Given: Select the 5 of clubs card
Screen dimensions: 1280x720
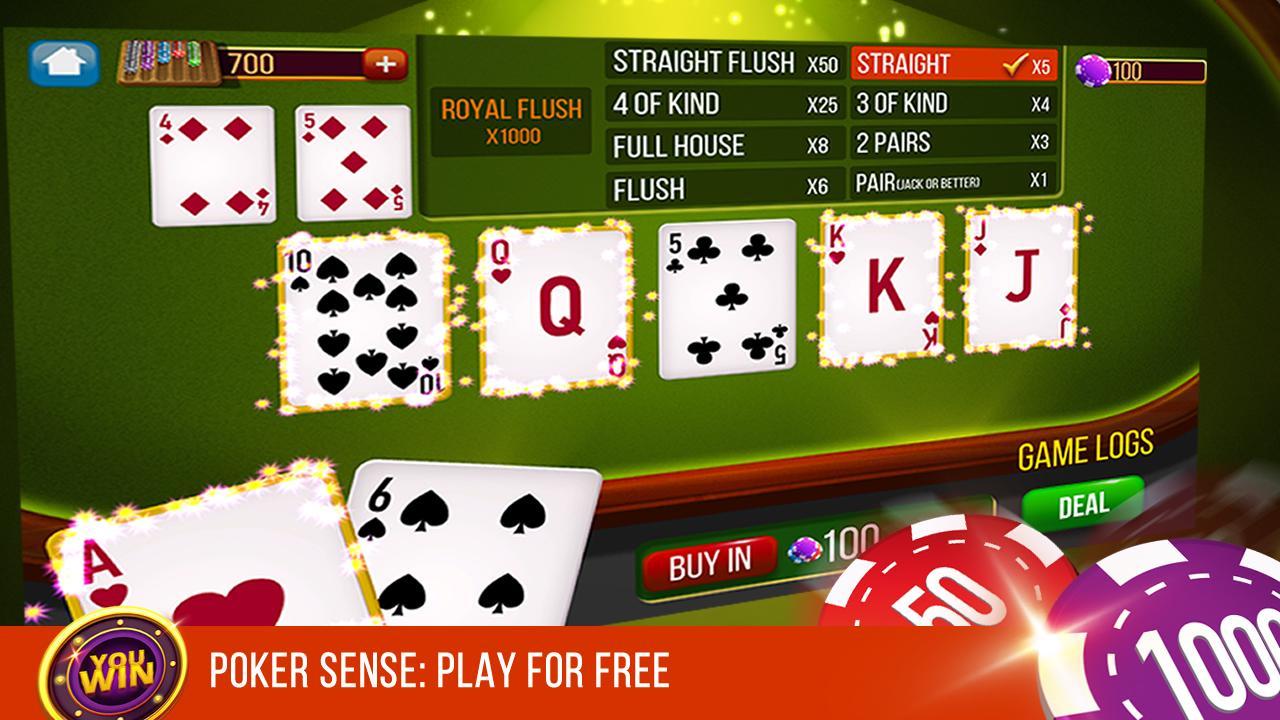Looking at the screenshot, I should click(x=725, y=300).
